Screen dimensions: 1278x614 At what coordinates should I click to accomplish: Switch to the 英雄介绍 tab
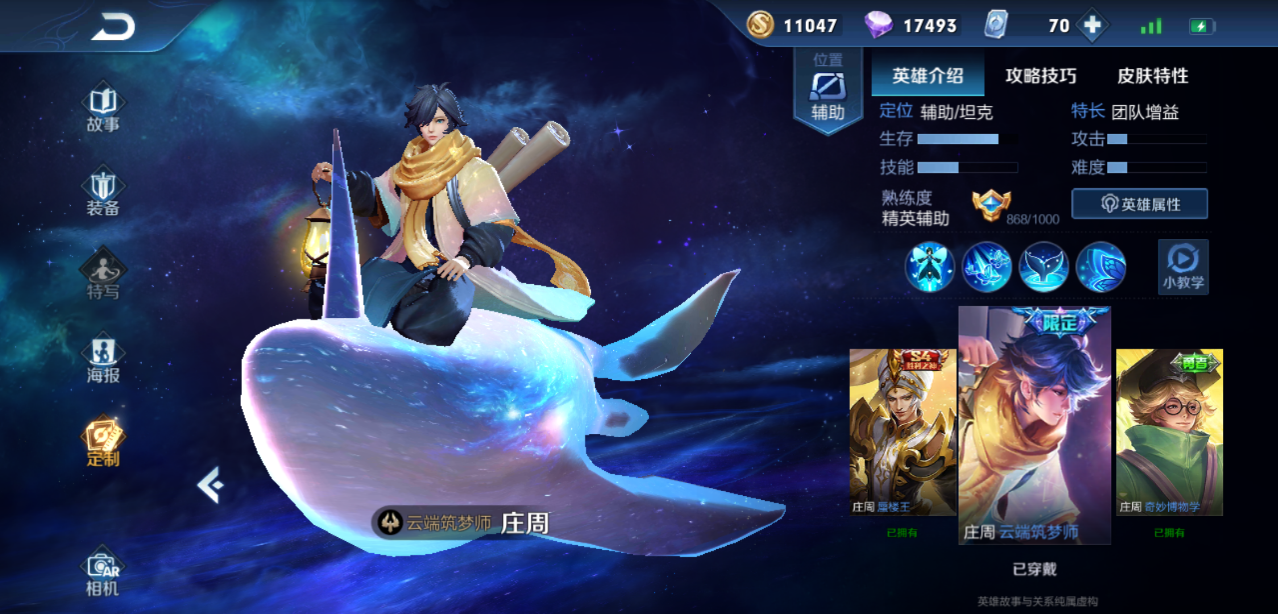coord(928,76)
